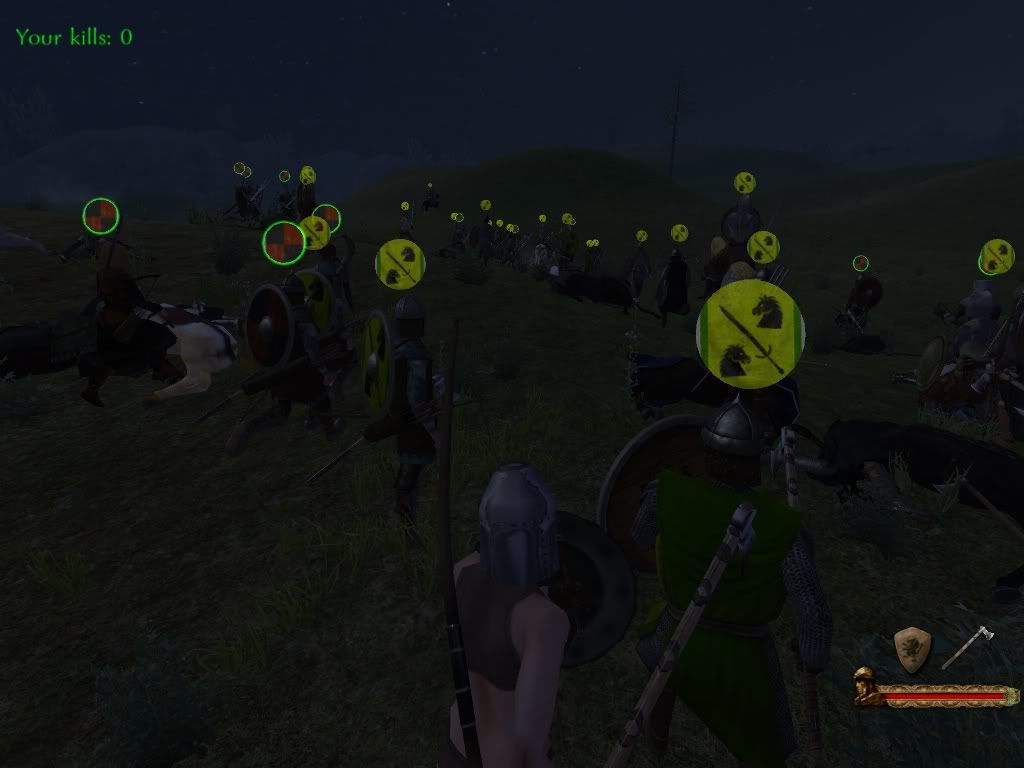Select the equipped shield icon
The image size is (1024, 768).
912,649
